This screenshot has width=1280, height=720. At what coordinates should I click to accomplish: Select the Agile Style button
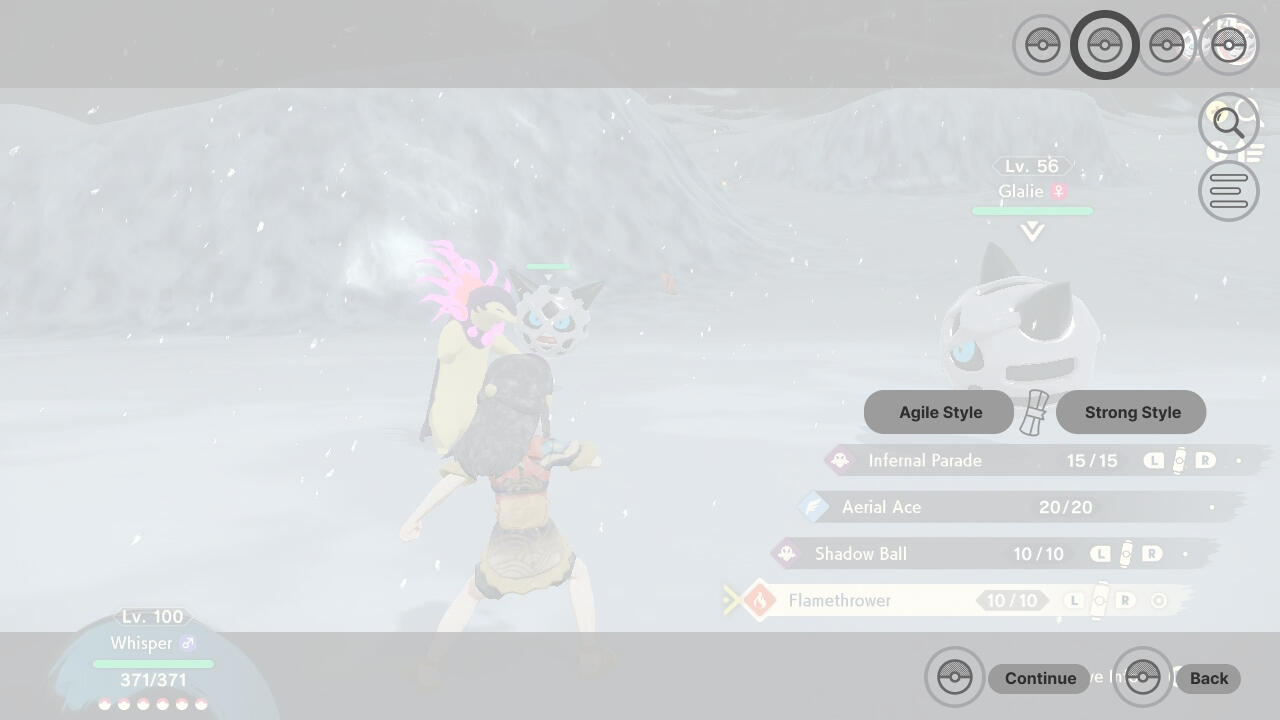[x=939, y=412]
